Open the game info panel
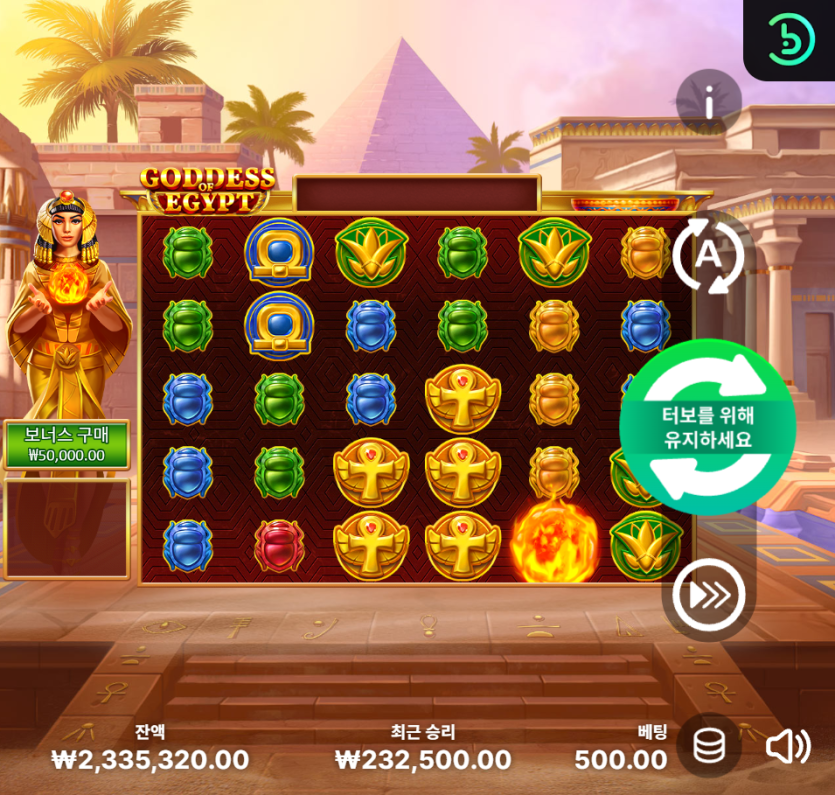The height and width of the screenshot is (795, 835). [709, 102]
